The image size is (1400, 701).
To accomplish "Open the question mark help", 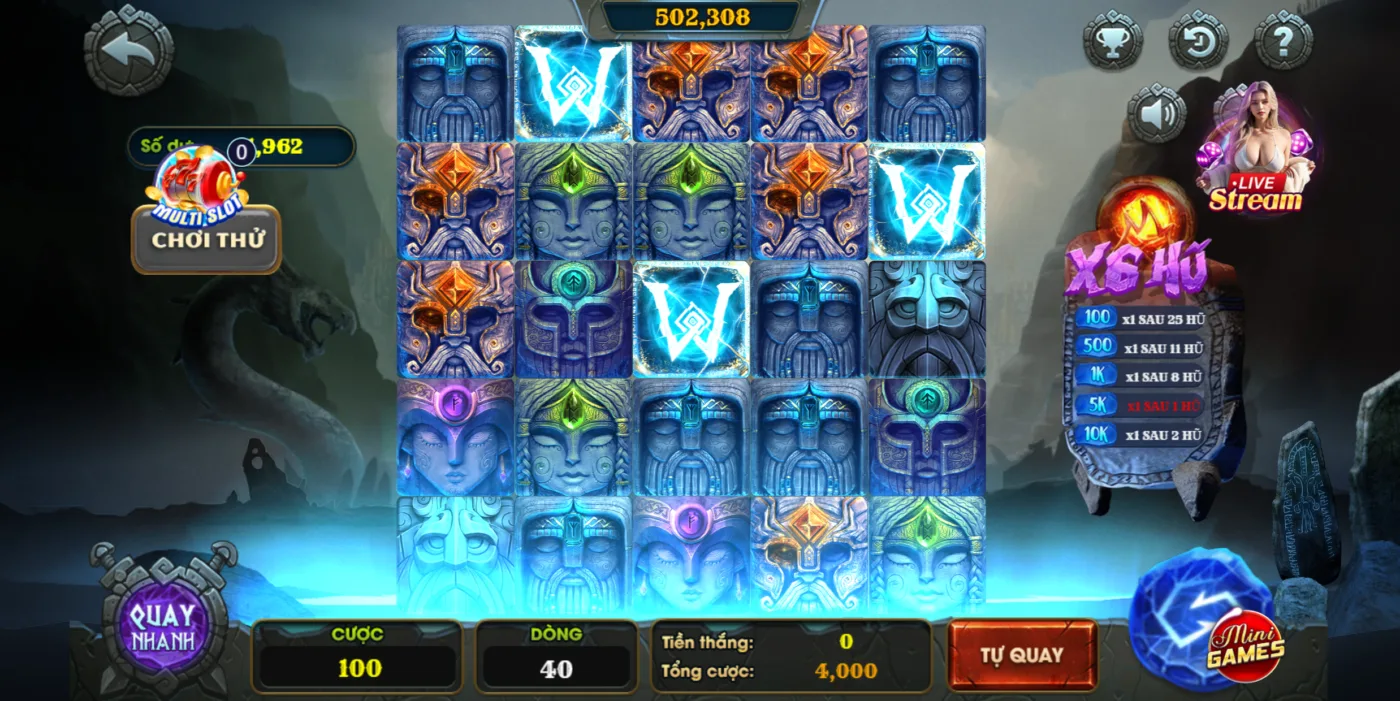I will [1283, 41].
